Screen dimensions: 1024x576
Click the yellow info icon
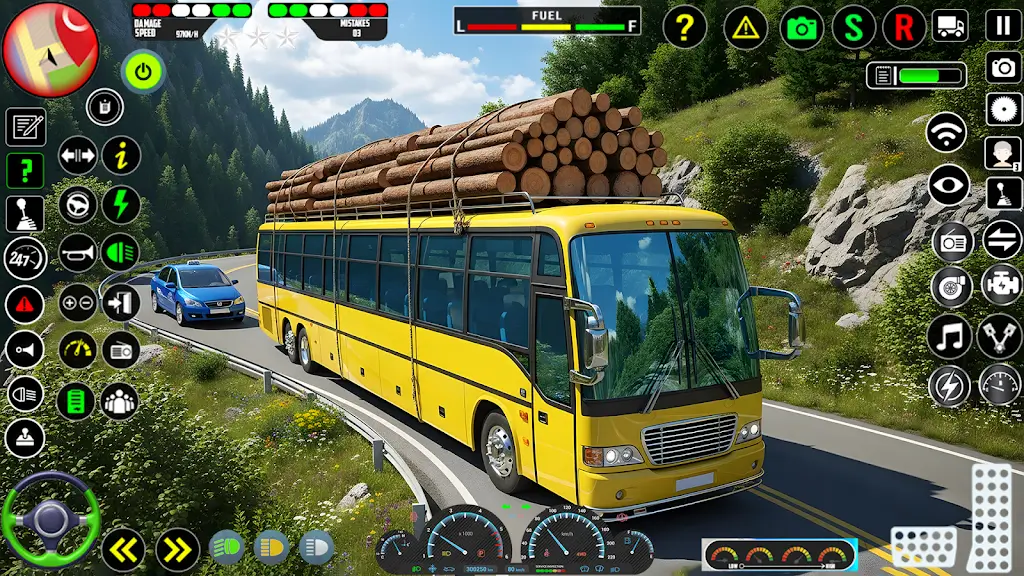click(x=121, y=155)
